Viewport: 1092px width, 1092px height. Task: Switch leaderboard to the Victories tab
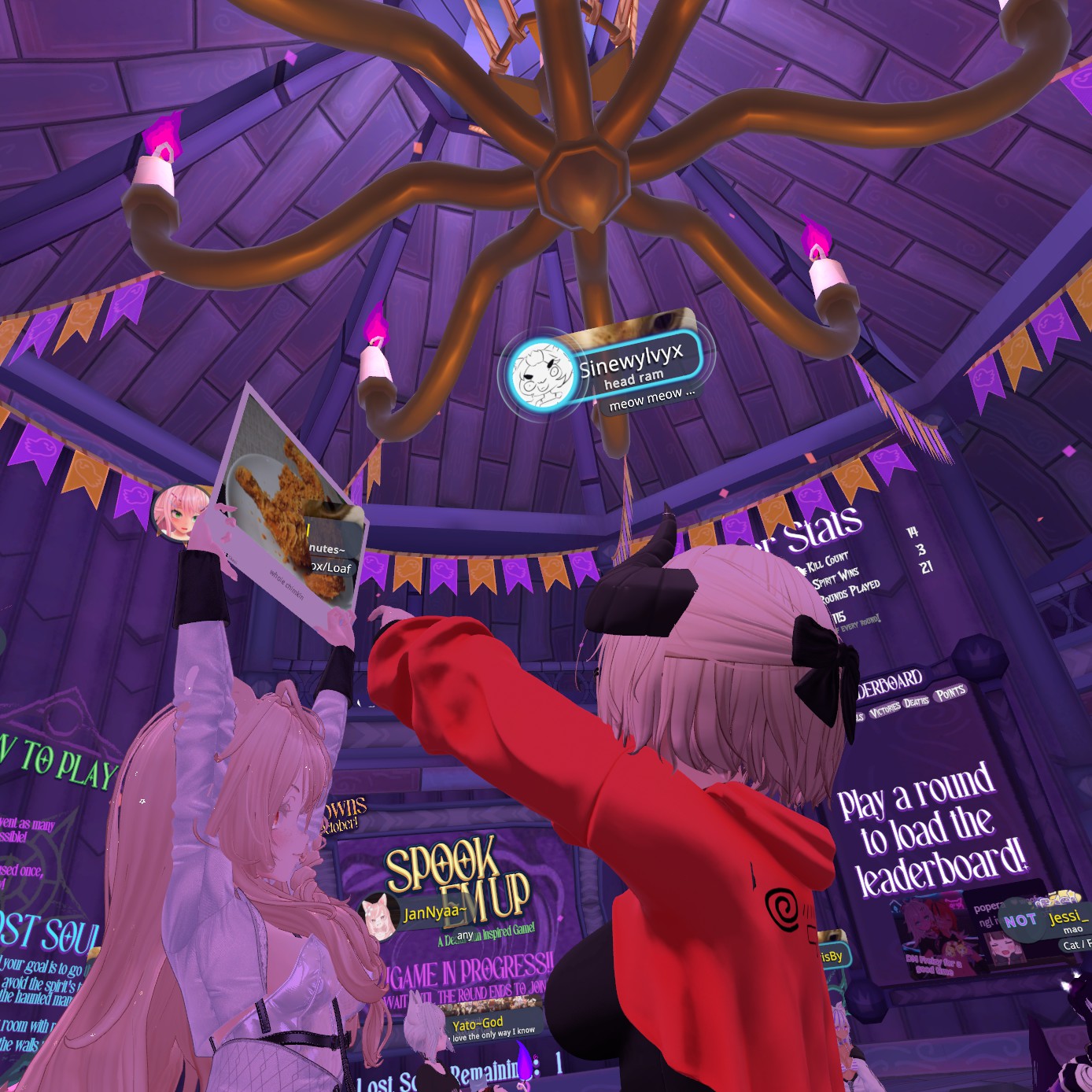884,708
